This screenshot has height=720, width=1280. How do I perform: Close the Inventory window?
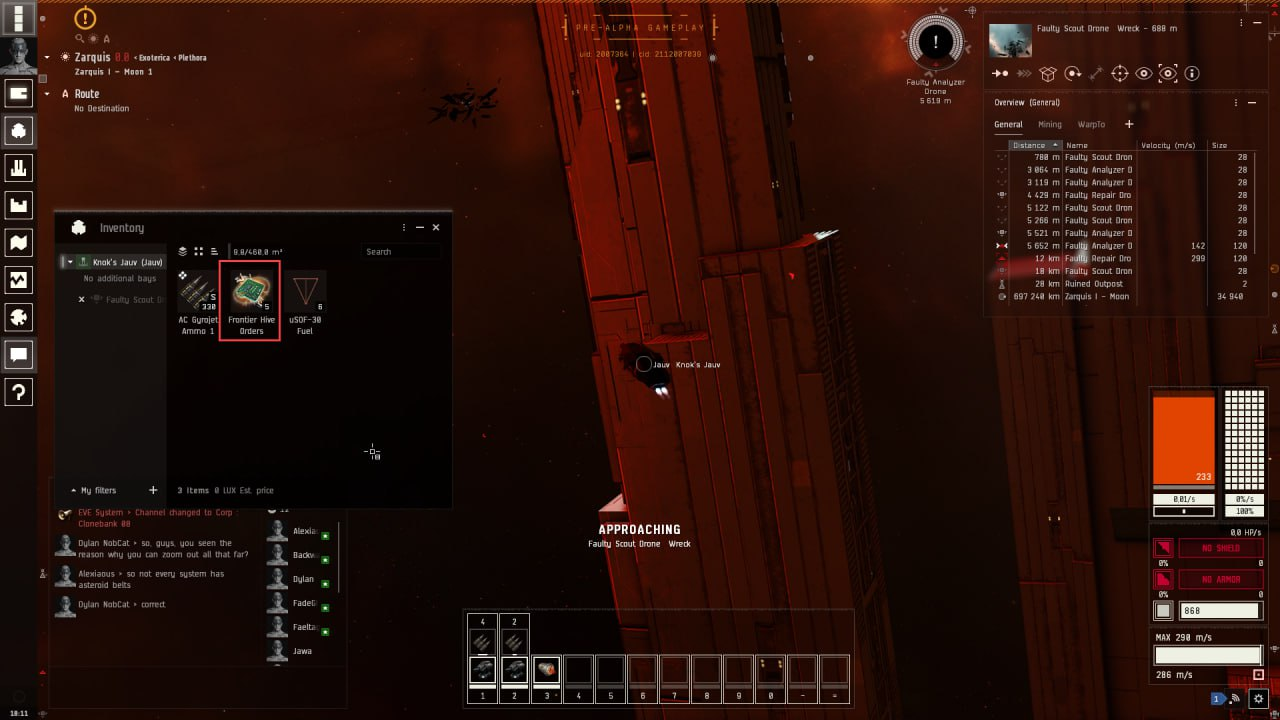coord(435,227)
